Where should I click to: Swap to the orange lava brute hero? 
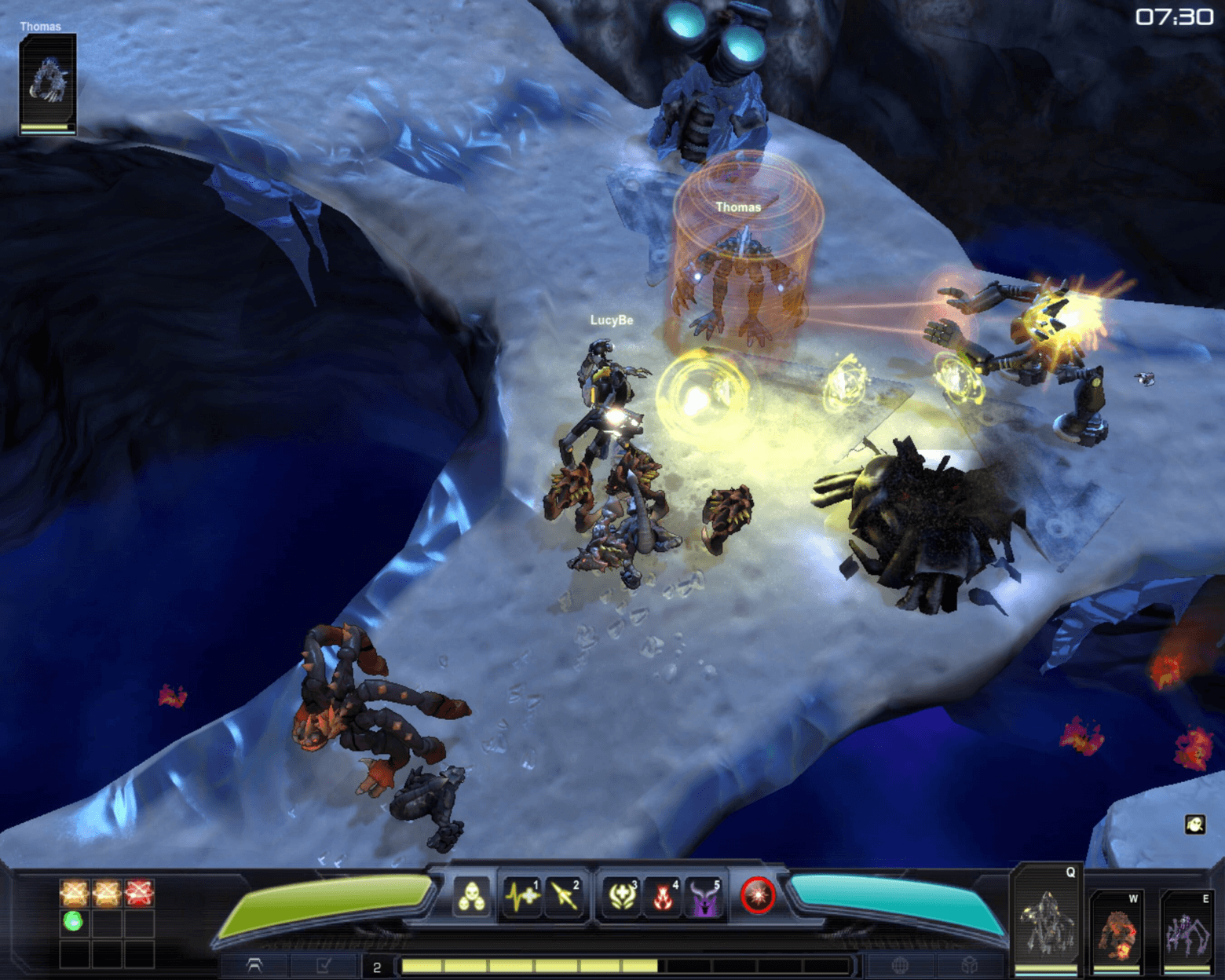[x=1117, y=931]
